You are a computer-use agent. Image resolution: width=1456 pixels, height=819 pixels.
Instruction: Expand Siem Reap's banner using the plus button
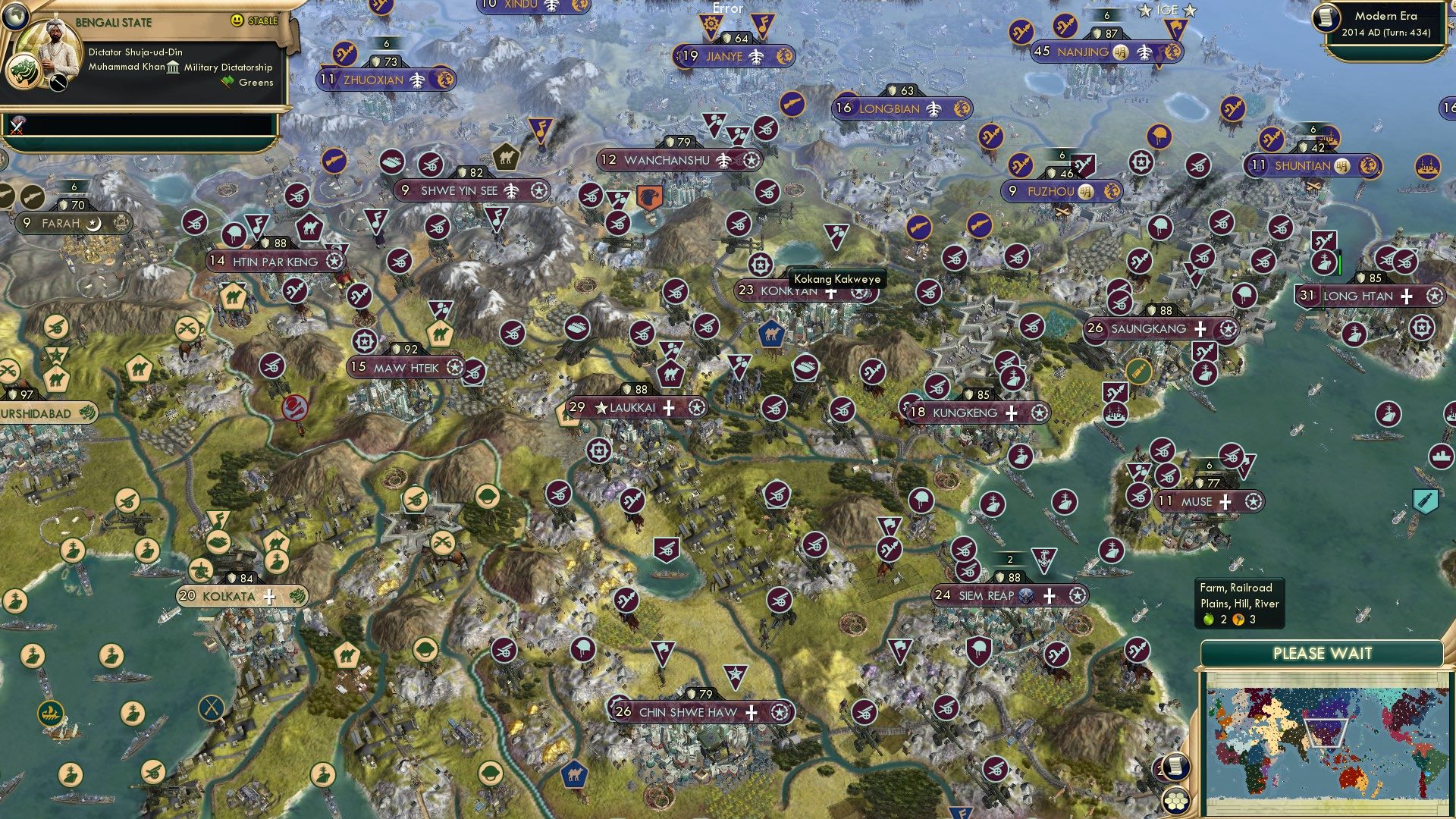[x=1050, y=597]
